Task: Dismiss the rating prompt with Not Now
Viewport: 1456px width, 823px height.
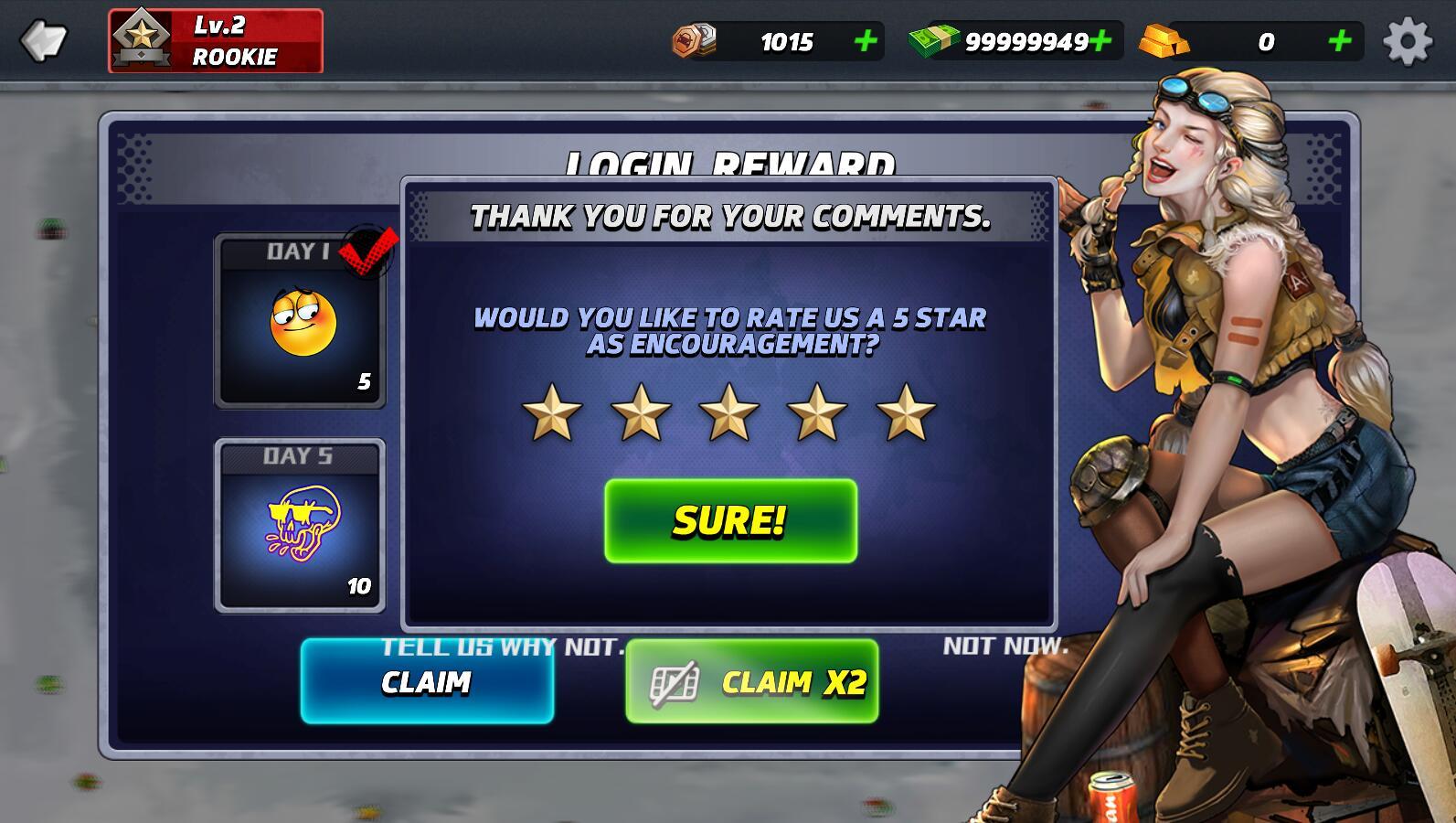Action: (1005, 647)
